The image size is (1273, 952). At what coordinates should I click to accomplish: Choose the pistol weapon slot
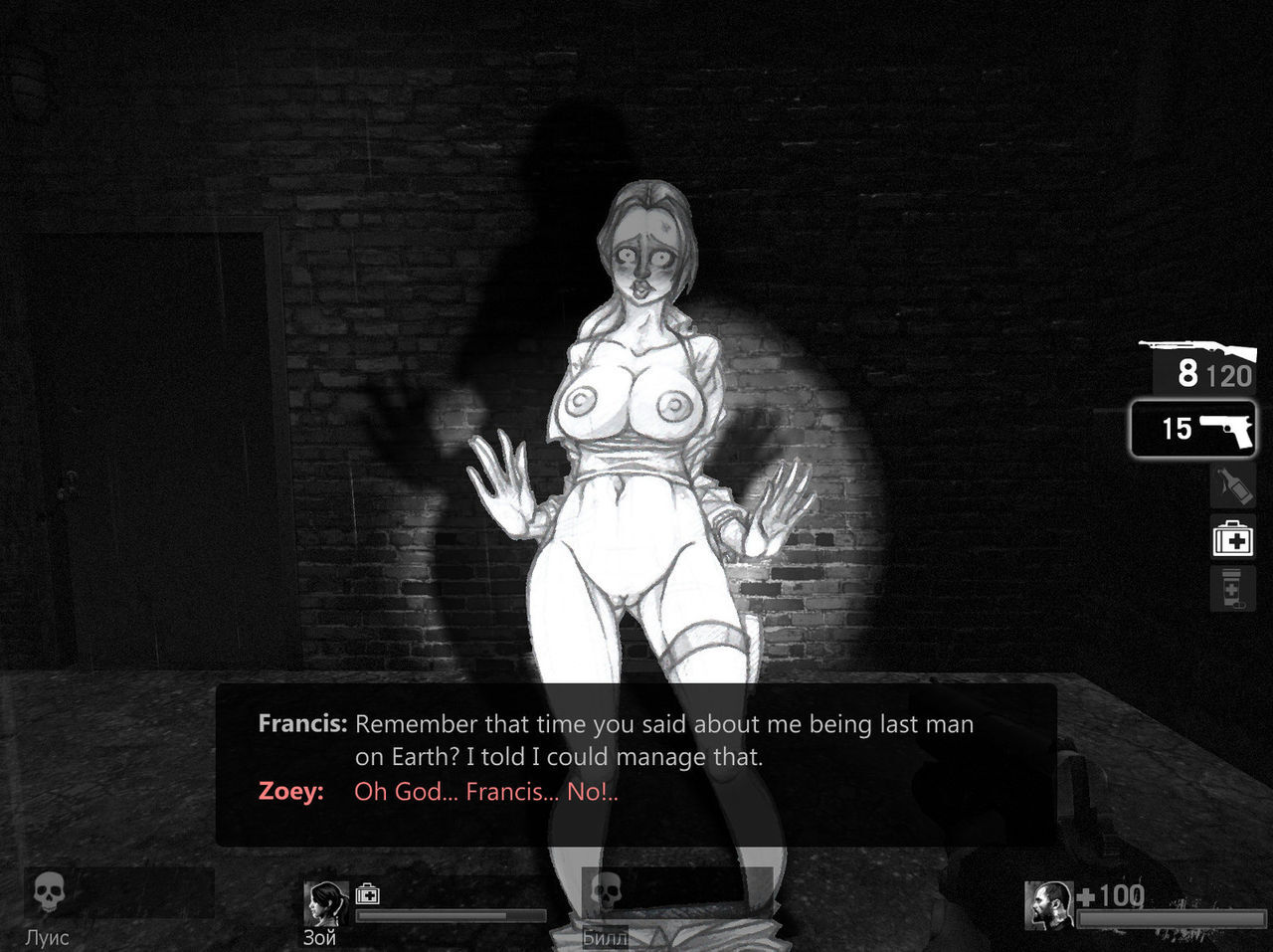click(1191, 429)
